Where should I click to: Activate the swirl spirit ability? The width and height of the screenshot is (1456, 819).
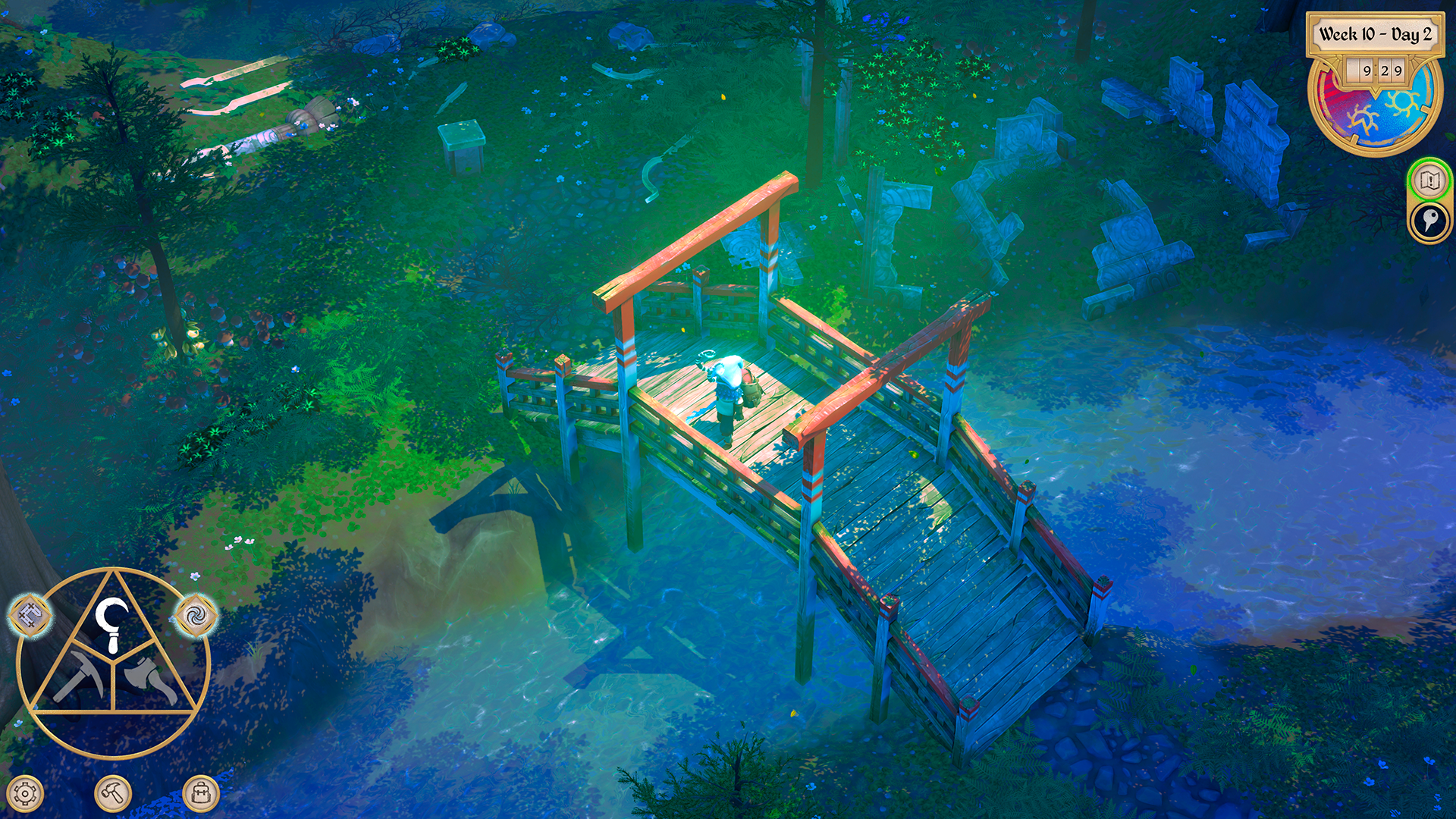click(x=196, y=617)
